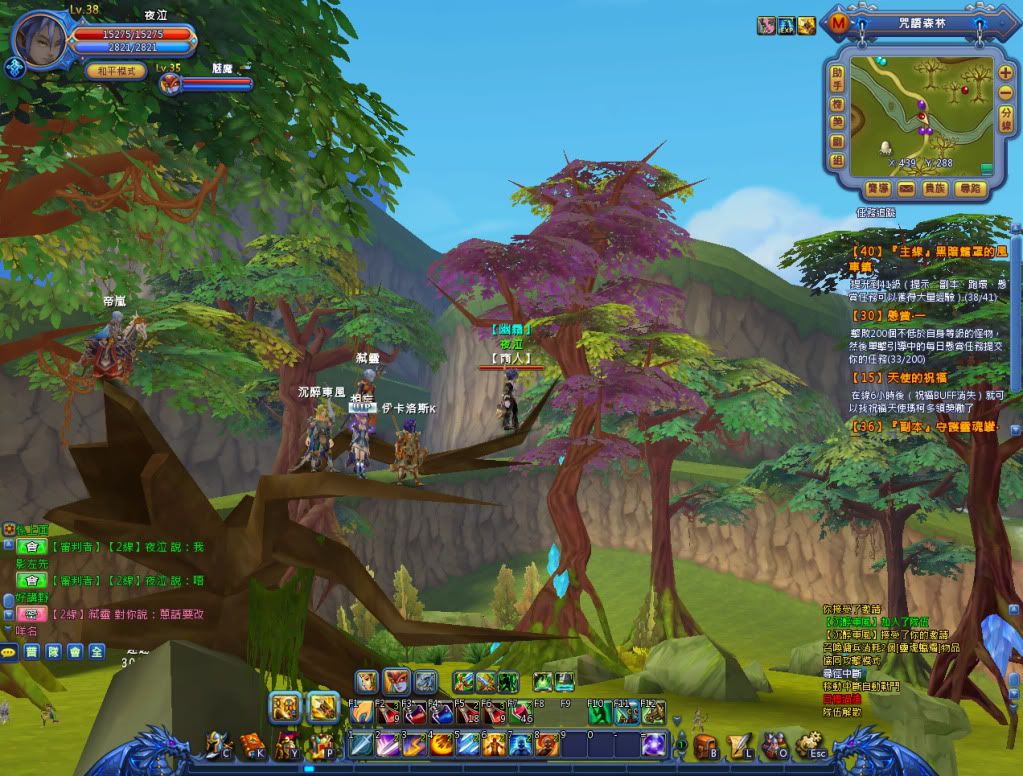Select the Lv.35 pet portrait
This screenshot has width=1023, height=776.
169,84
